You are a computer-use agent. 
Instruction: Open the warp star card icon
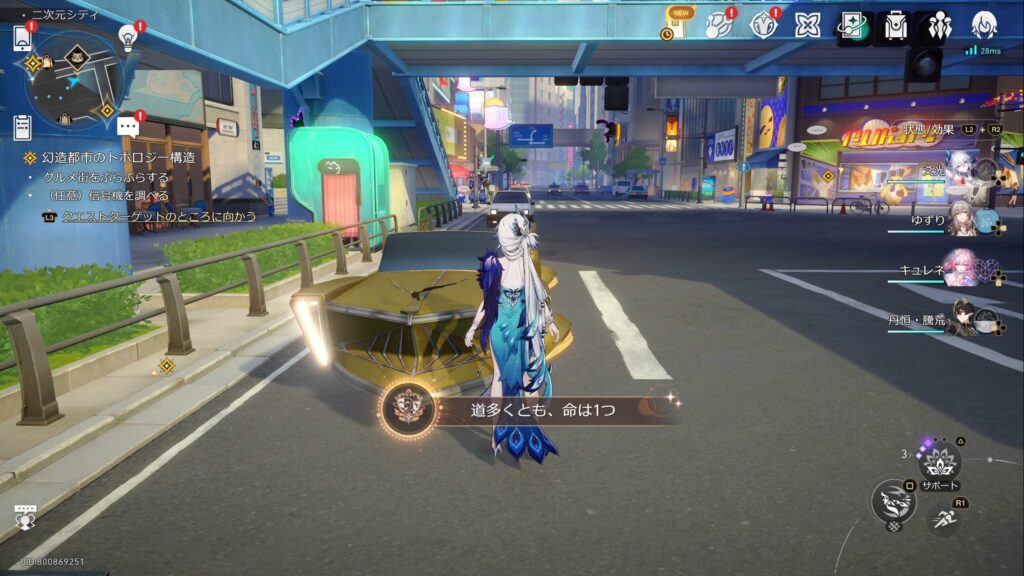(x=852, y=26)
